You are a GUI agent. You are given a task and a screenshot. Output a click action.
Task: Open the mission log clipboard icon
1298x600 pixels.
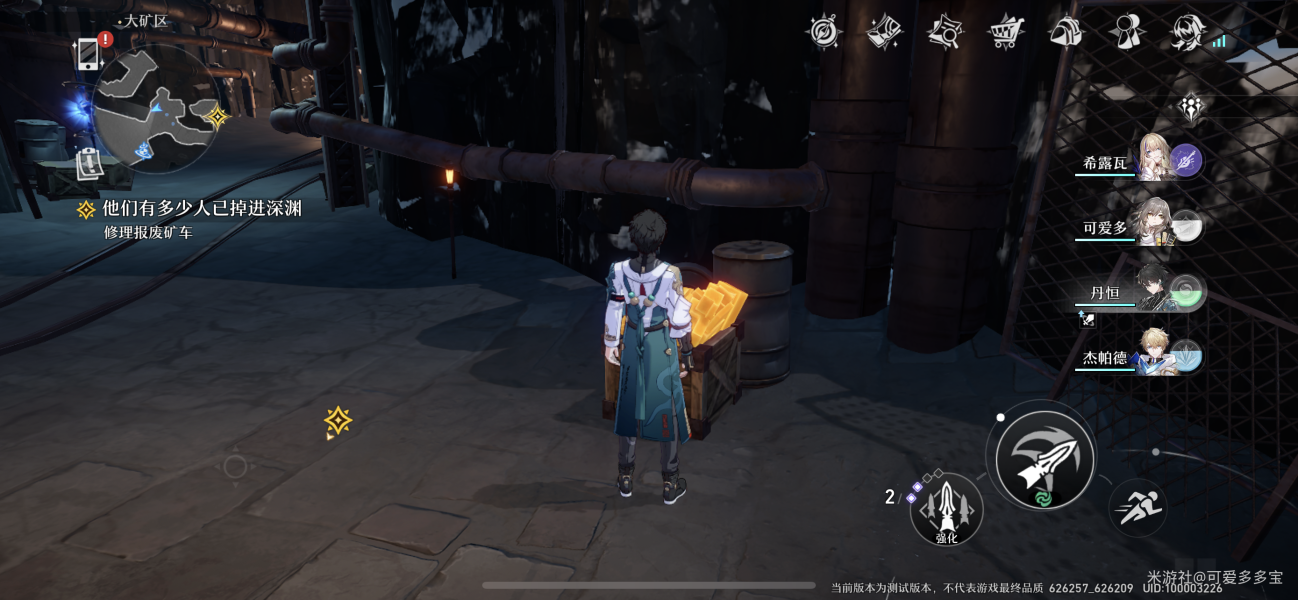(x=89, y=164)
